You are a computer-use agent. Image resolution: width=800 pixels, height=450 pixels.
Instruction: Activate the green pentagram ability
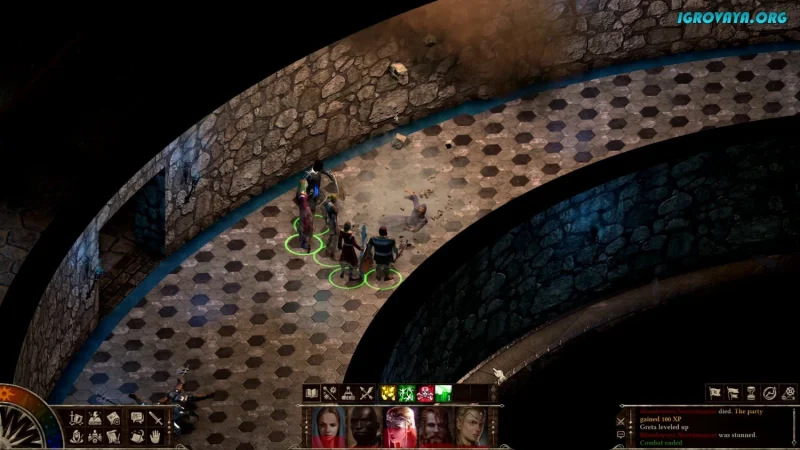click(x=406, y=393)
